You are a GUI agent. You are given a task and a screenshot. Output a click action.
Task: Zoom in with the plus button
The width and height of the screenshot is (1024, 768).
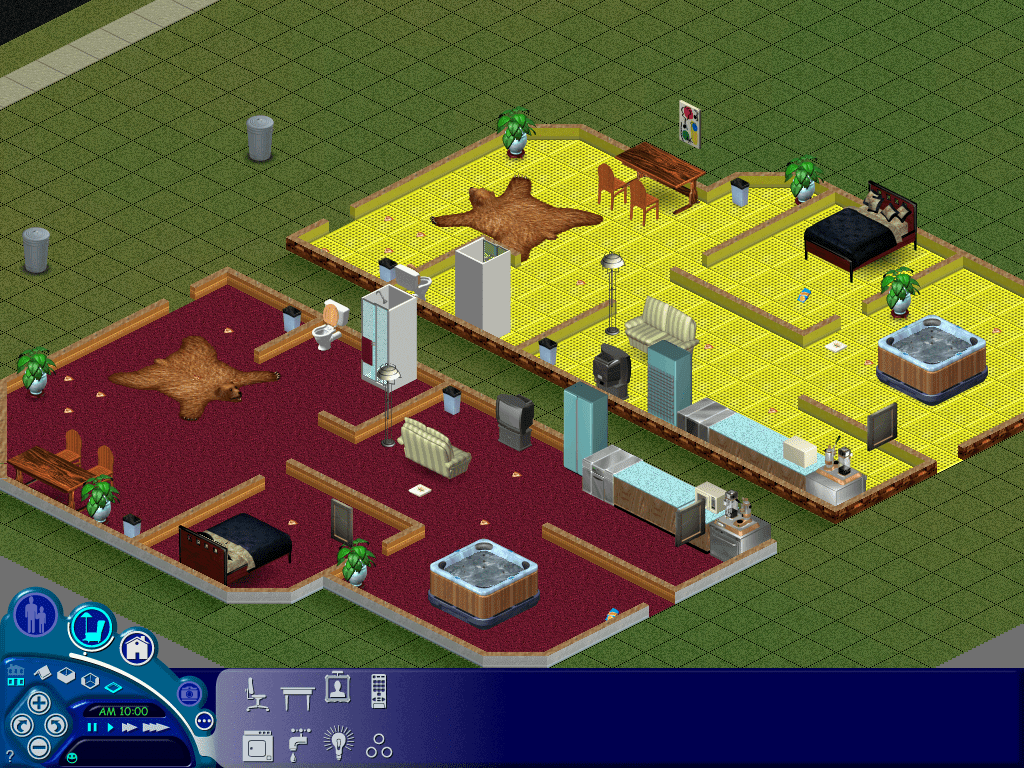click(x=38, y=701)
